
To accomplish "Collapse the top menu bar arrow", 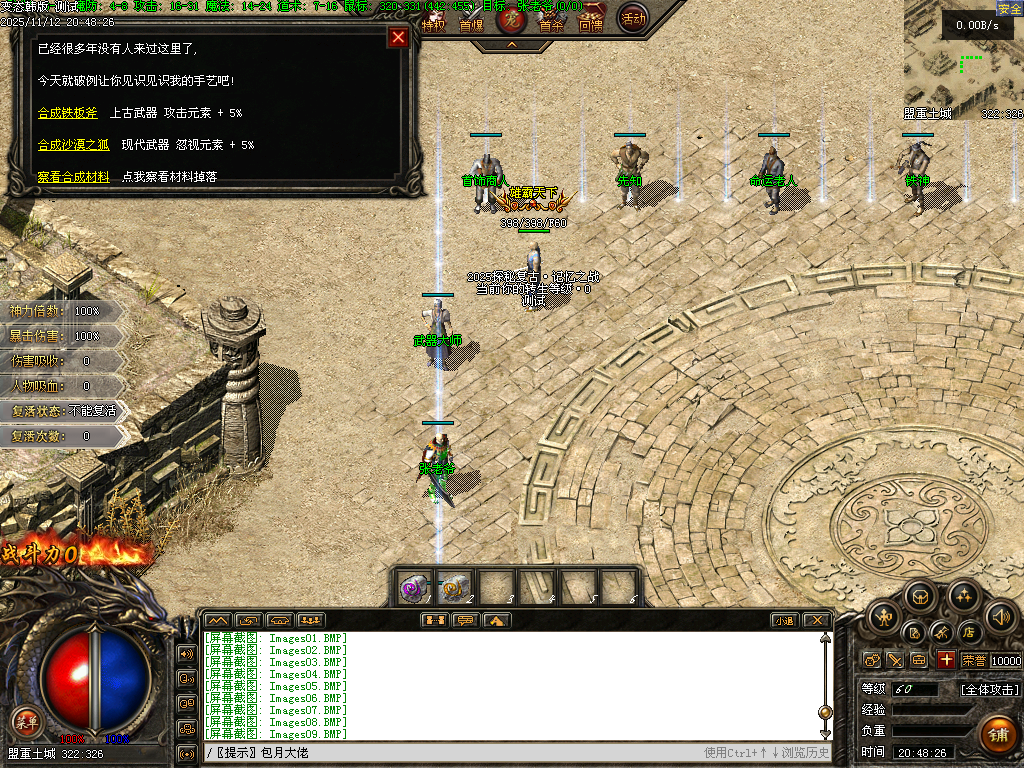I will click(x=511, y=45).
